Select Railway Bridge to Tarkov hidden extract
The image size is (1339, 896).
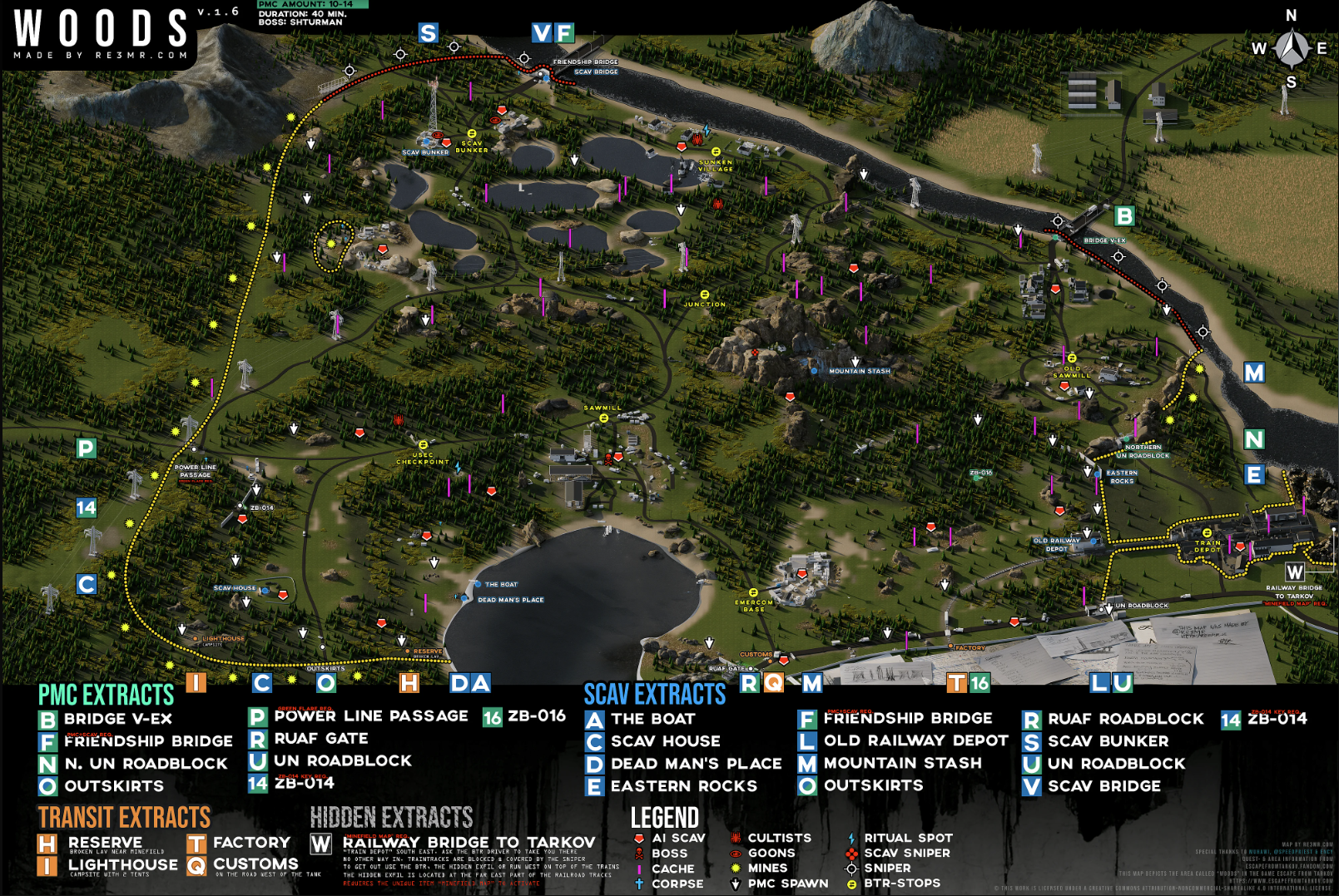coord(469,843)
